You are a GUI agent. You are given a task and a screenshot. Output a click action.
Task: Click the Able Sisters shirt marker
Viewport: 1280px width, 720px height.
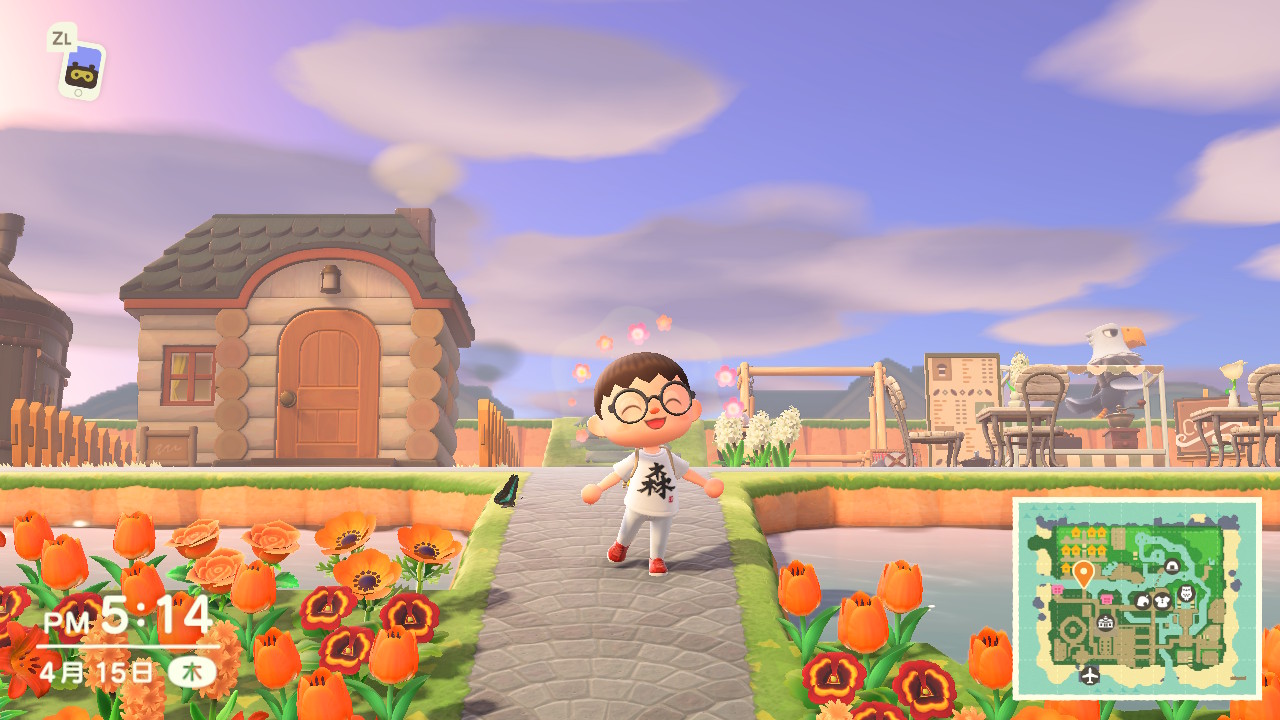pyautogui.click(x=1162, y=601)
